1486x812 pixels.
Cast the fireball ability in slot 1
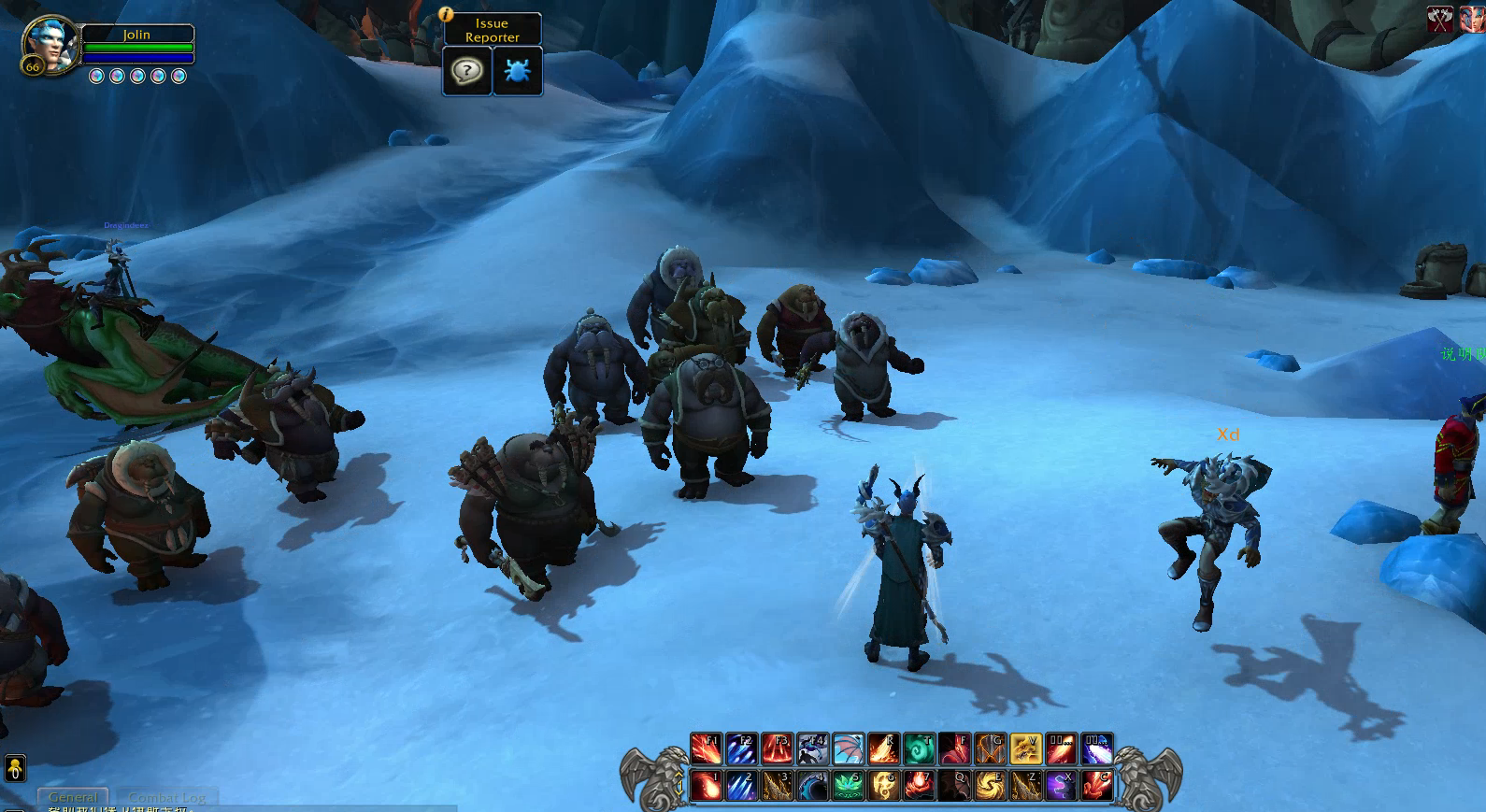[x=706, y=785]
